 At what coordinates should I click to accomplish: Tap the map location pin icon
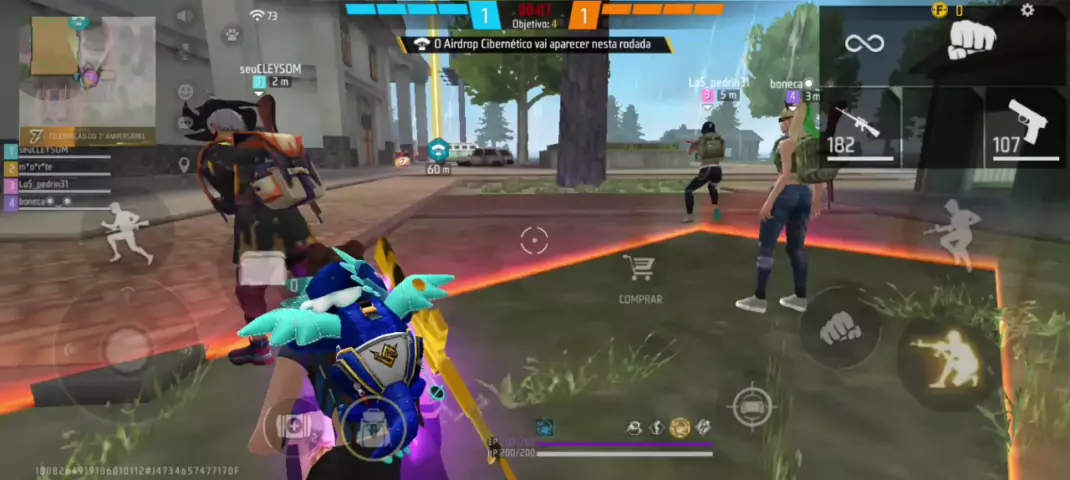point(184,164)
